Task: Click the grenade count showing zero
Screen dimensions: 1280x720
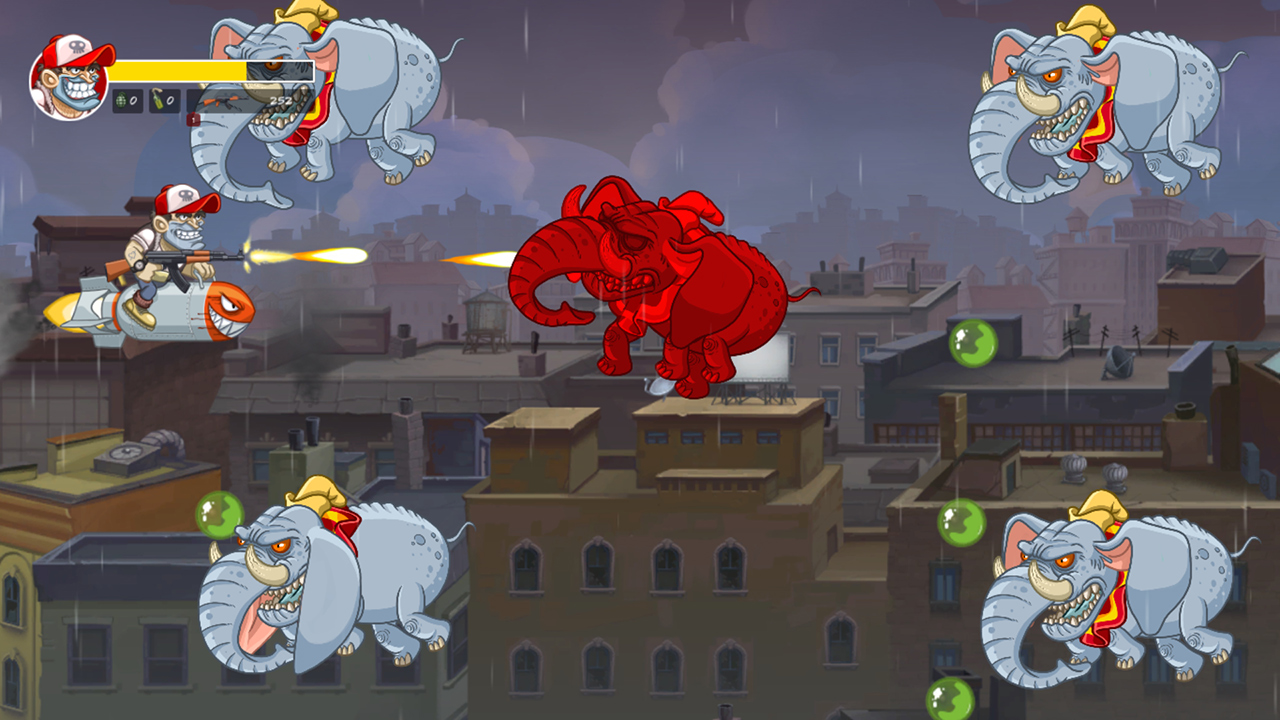Action: pos(134,101)
